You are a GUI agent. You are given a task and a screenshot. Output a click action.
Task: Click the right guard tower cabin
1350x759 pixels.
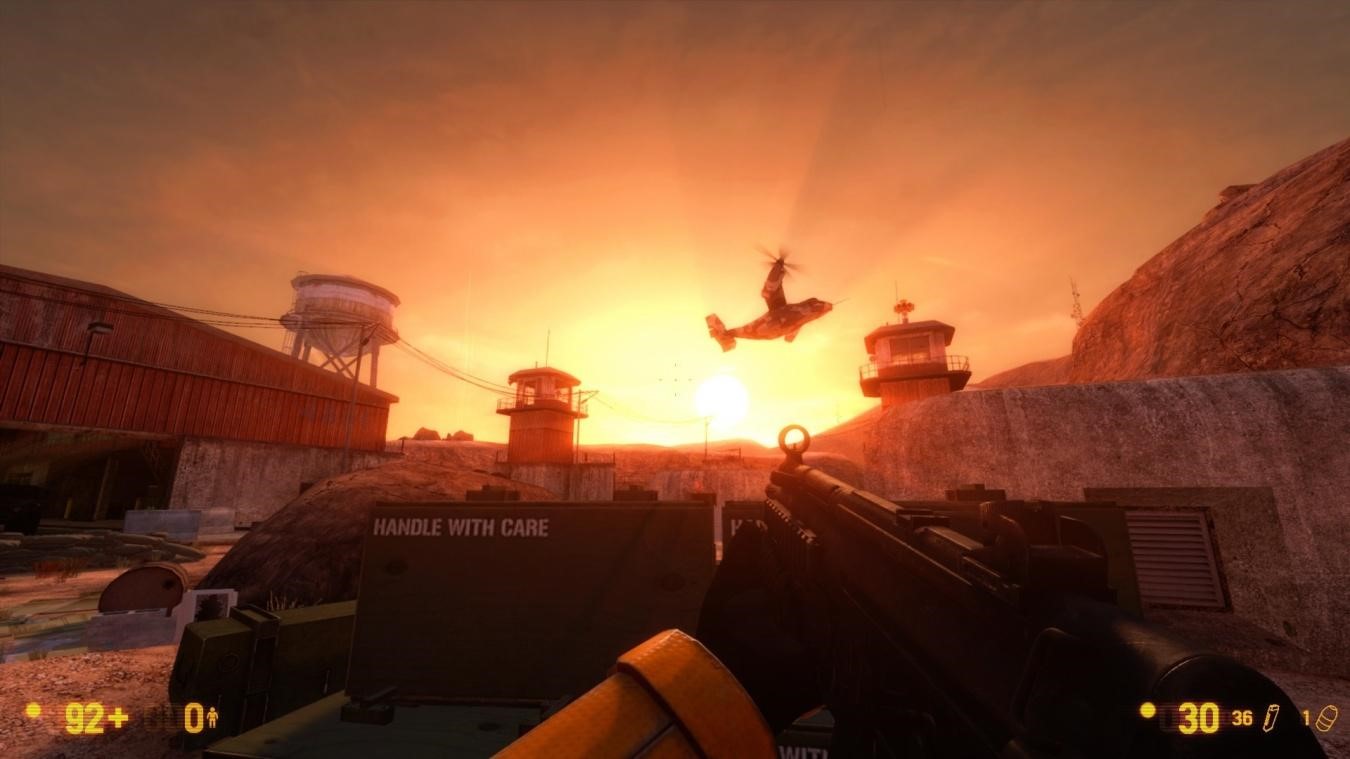911,345
